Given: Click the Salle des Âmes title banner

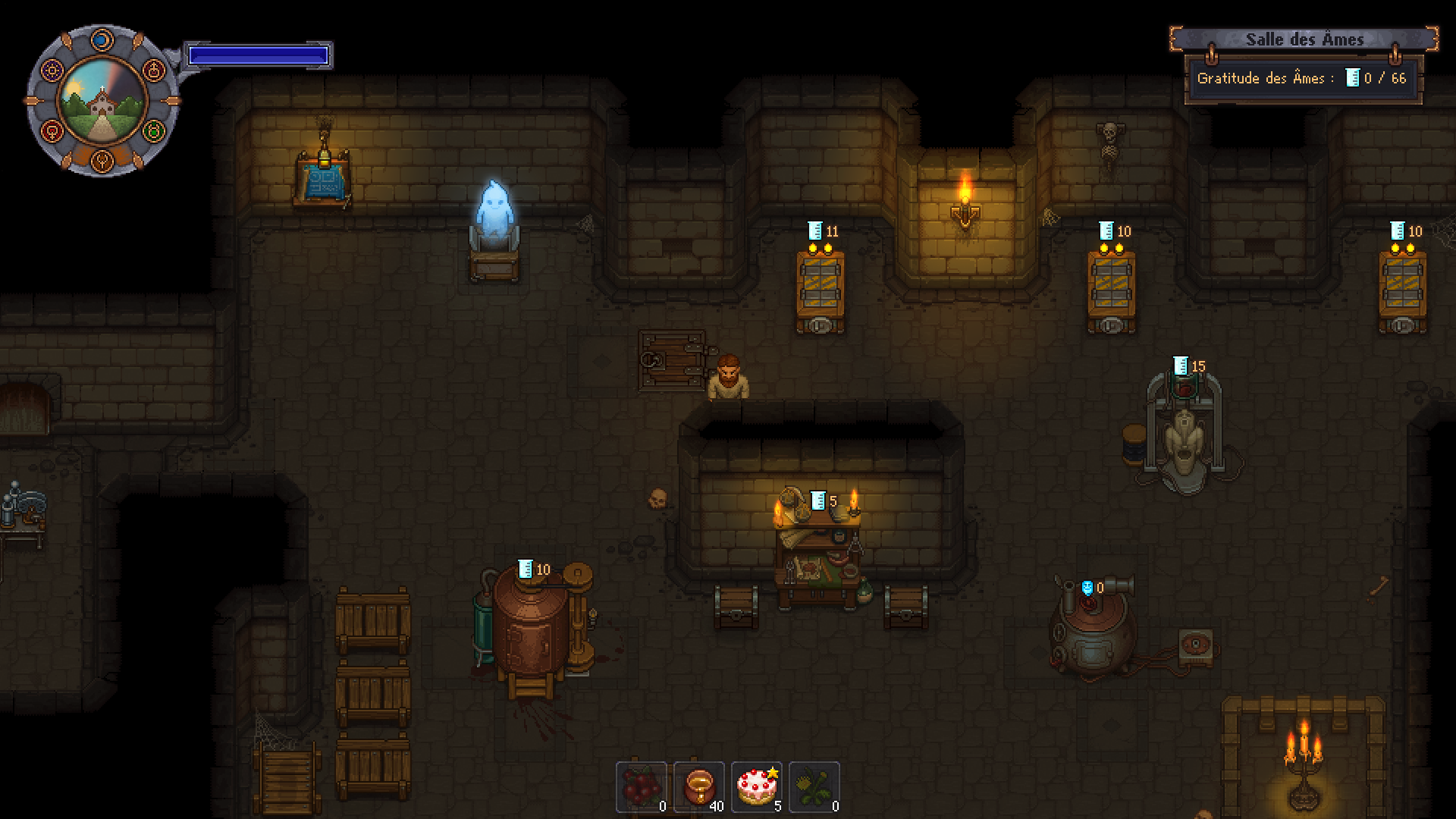Looking at the screenshot, I should click(1303, 39).
